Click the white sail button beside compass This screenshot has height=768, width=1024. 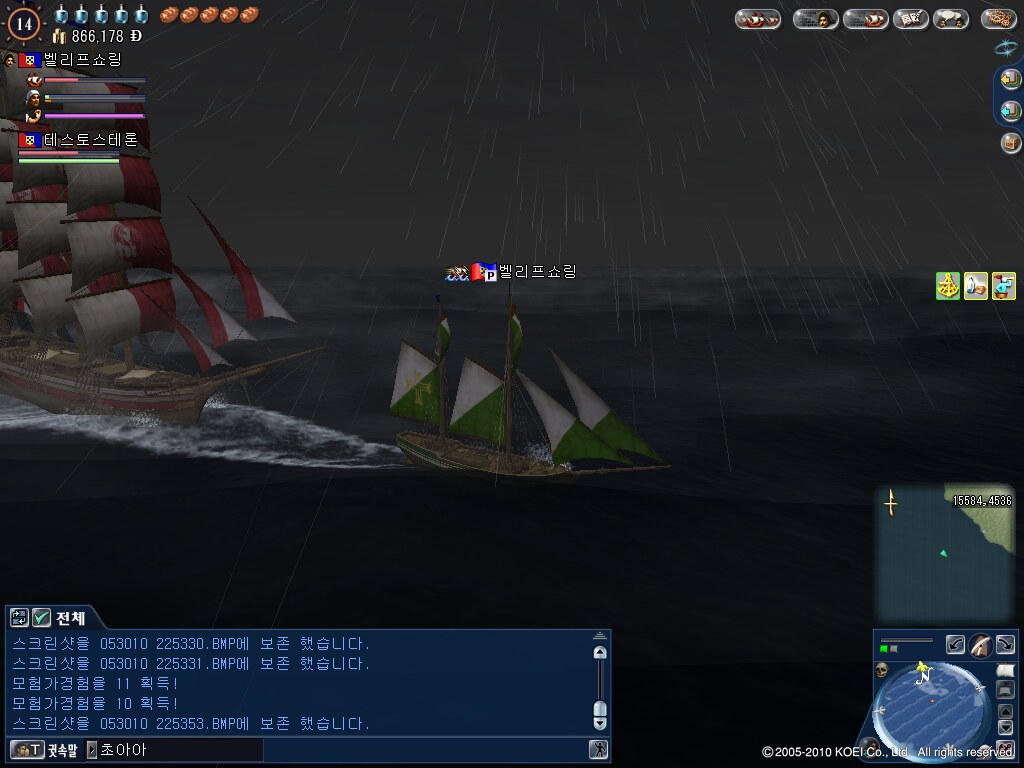click(x=1005, y=671)
